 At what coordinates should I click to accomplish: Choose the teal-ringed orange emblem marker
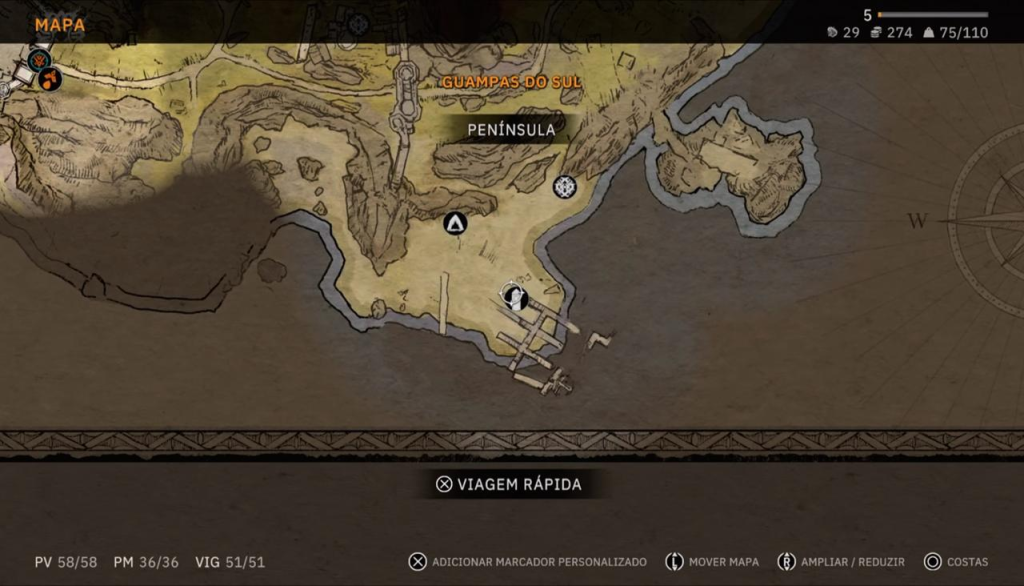coord(39,59)
